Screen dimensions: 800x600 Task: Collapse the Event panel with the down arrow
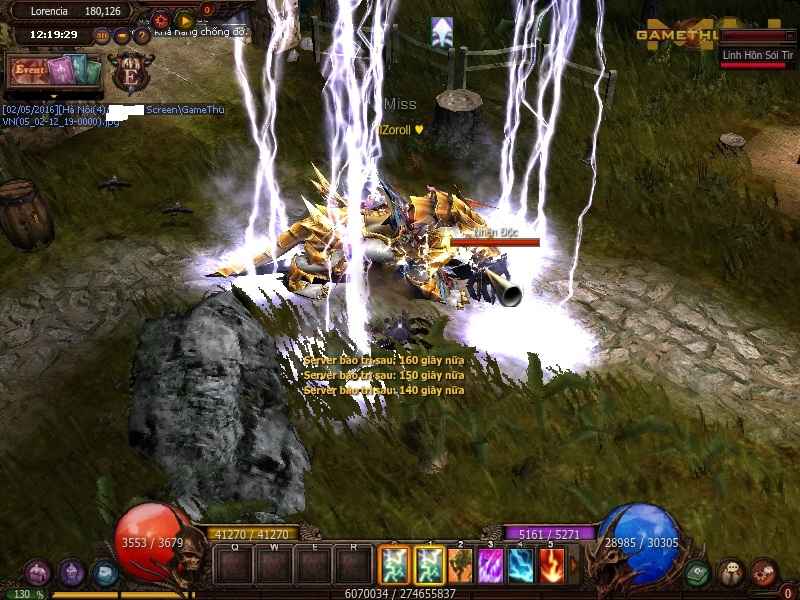pos(54,95)
